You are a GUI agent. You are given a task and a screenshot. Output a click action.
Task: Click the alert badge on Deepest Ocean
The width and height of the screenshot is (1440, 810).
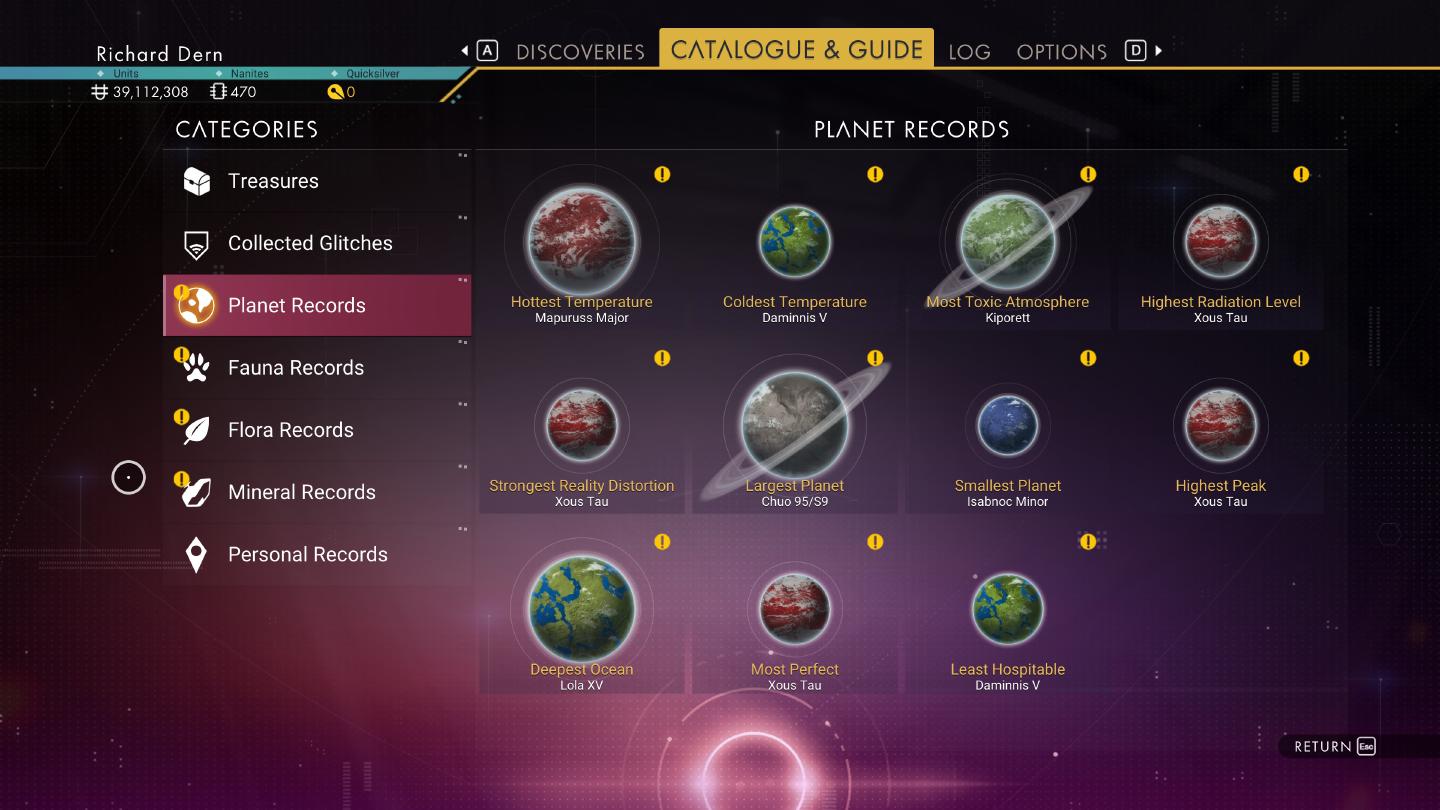(662, 541)
